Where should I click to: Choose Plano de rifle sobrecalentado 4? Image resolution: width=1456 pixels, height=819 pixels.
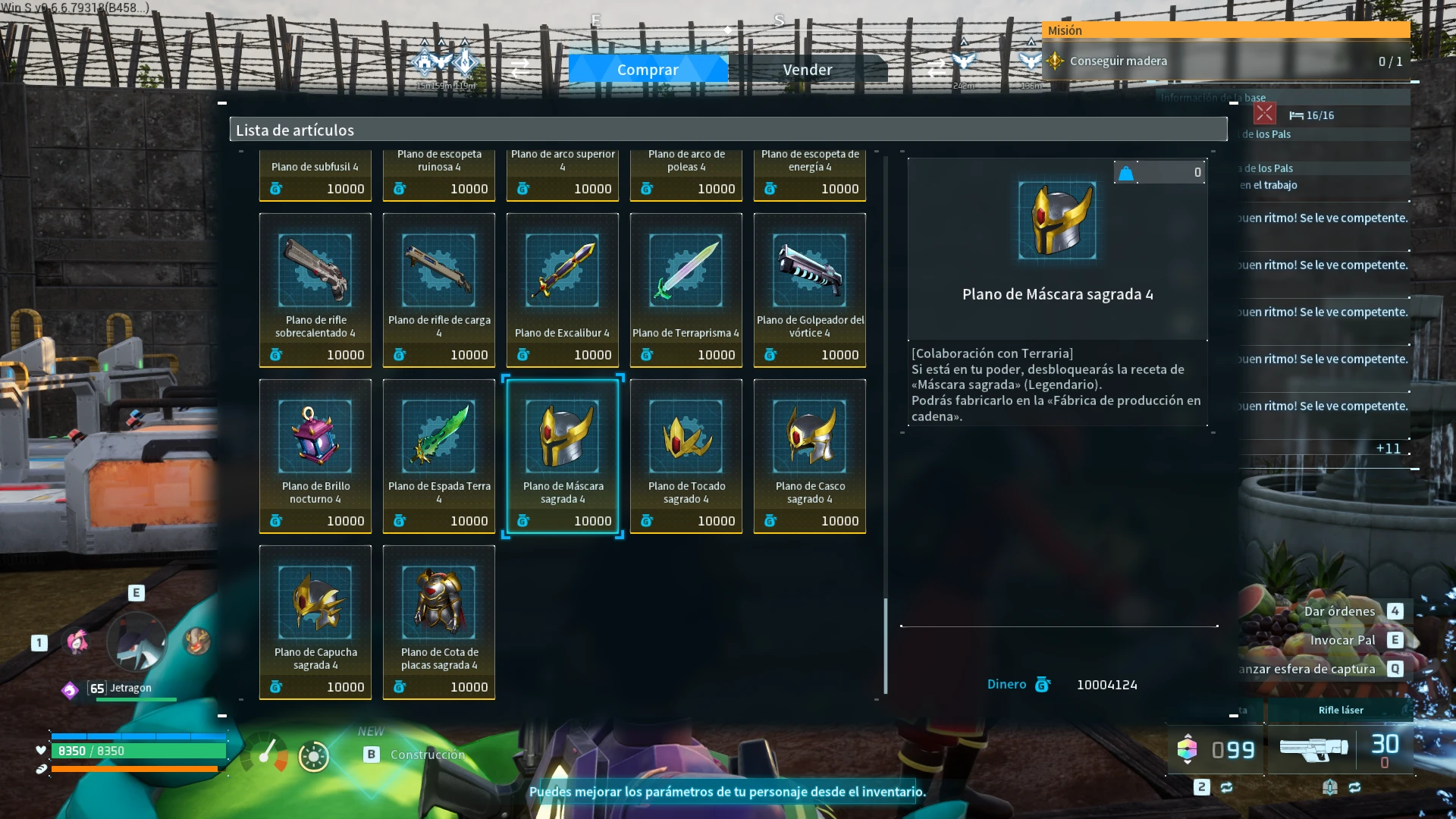(315, 290)
